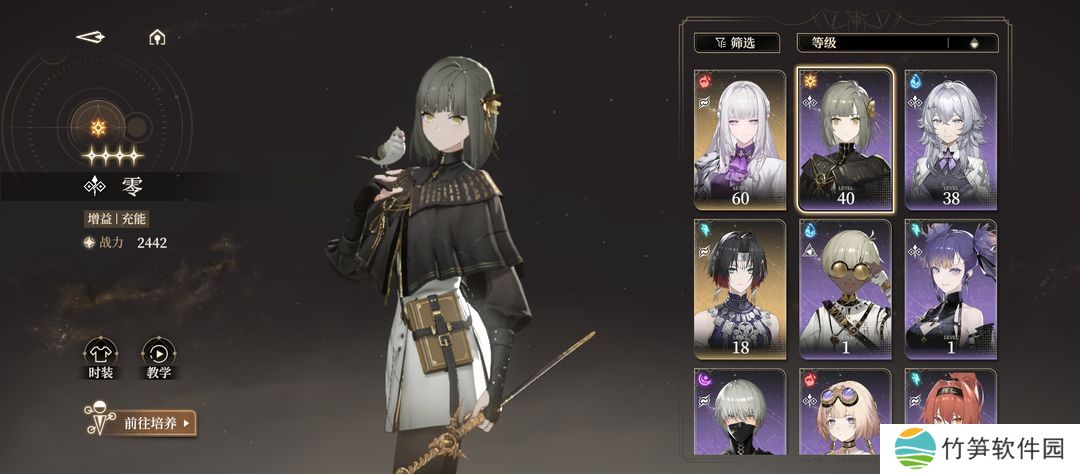Select the level 60 white-haired character card
The height and width of the screenshot is (474, 1080).
[x=740, y=139]
